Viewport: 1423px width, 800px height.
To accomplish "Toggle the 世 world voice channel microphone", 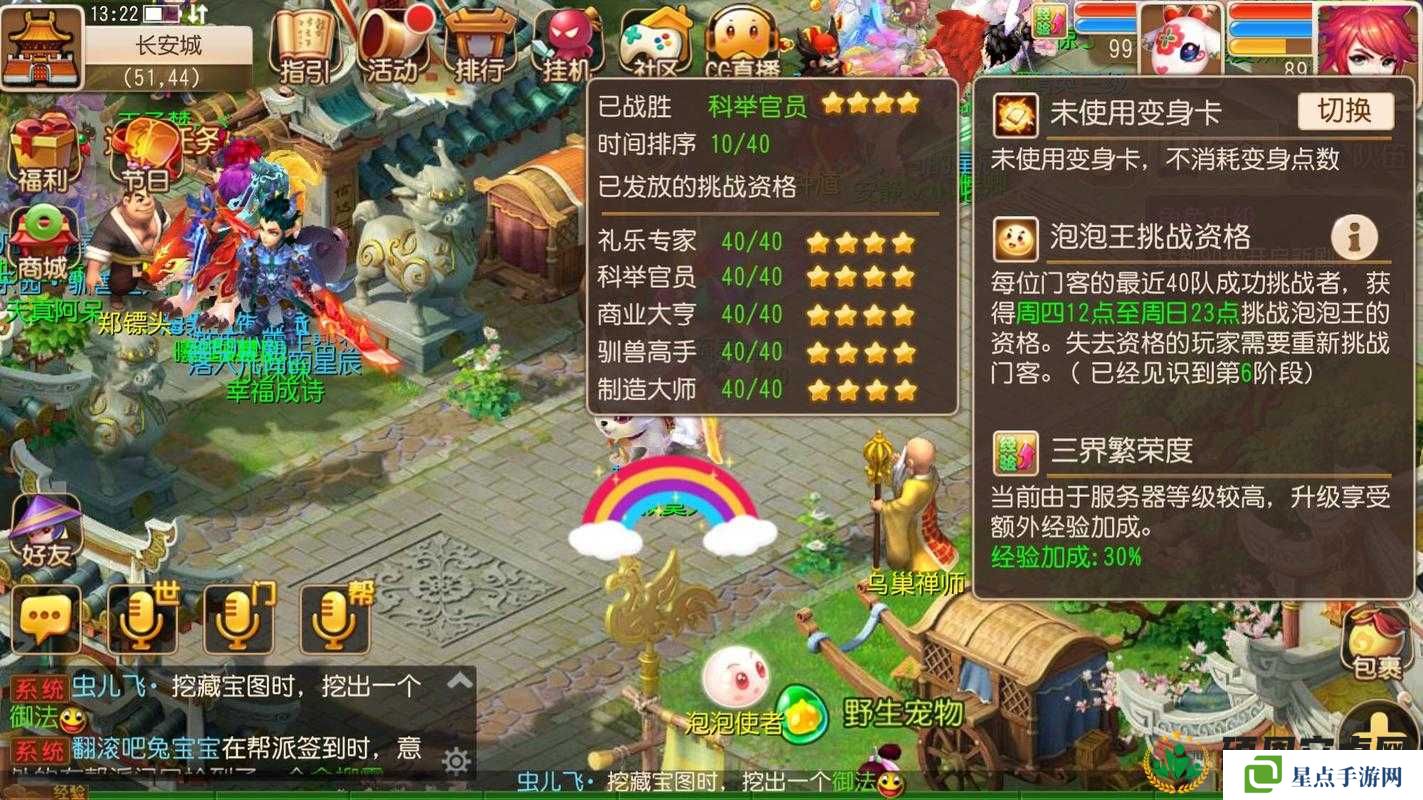I will point(143,618).
